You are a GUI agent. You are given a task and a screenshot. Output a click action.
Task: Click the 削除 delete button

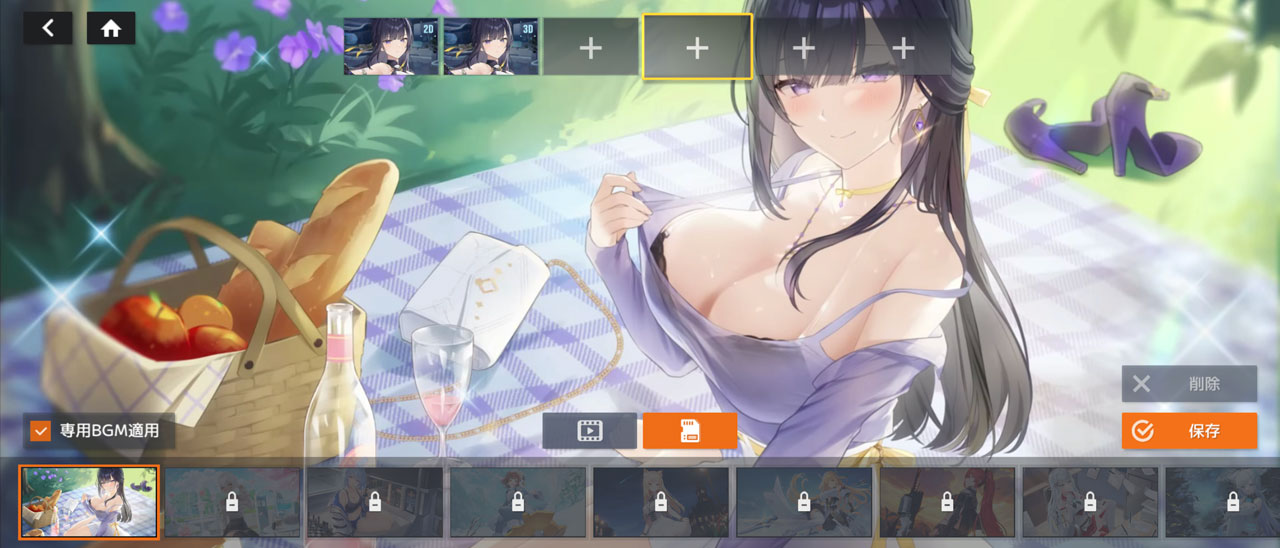[1189, 384]
